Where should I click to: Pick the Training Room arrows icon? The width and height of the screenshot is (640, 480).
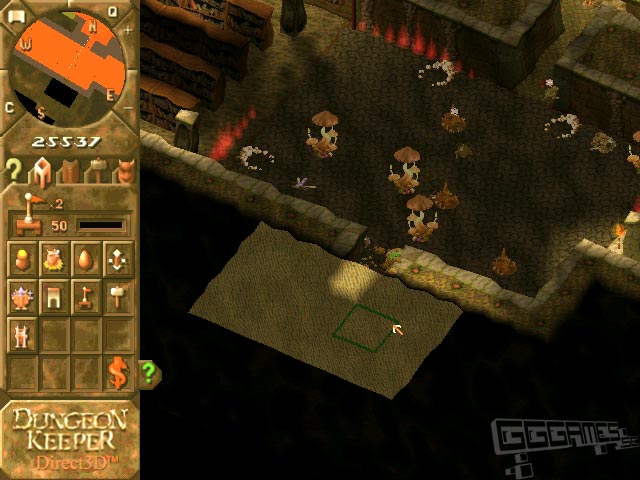click(118, 262)
